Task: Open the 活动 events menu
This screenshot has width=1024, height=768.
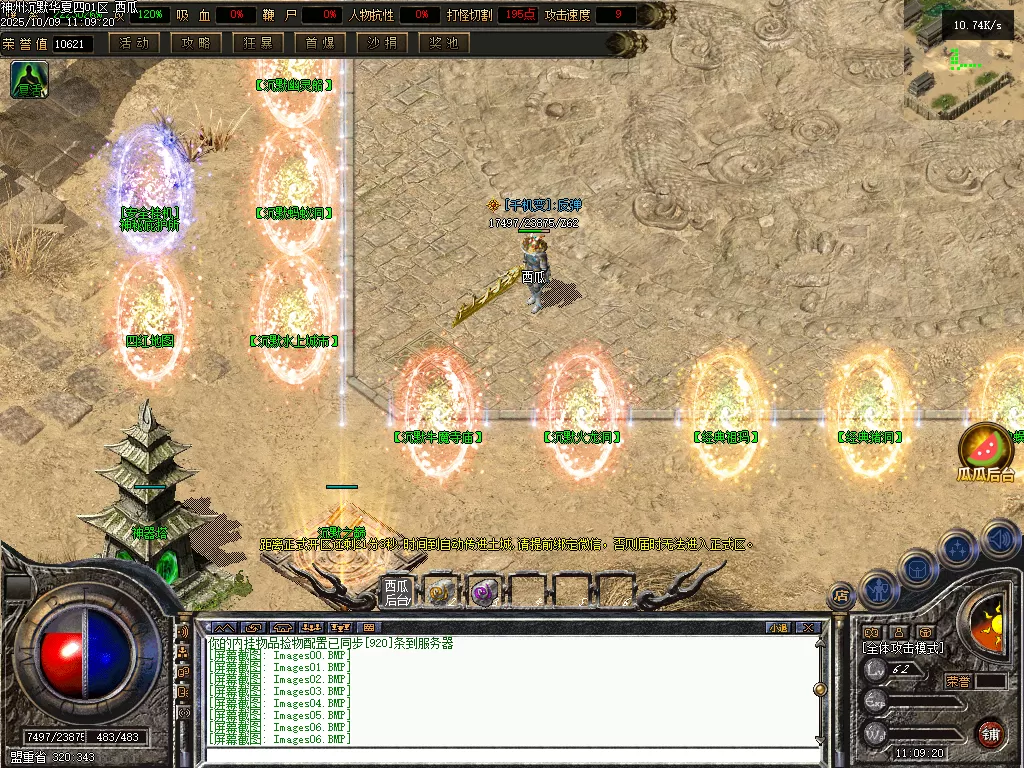Action: (x=134, y=43)
